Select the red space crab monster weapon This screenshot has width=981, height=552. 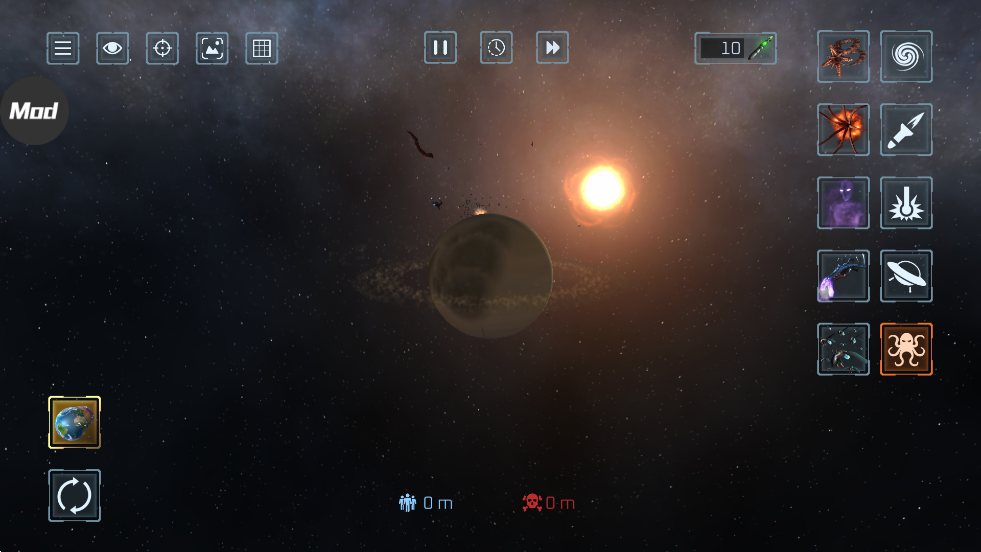point(843,56)
